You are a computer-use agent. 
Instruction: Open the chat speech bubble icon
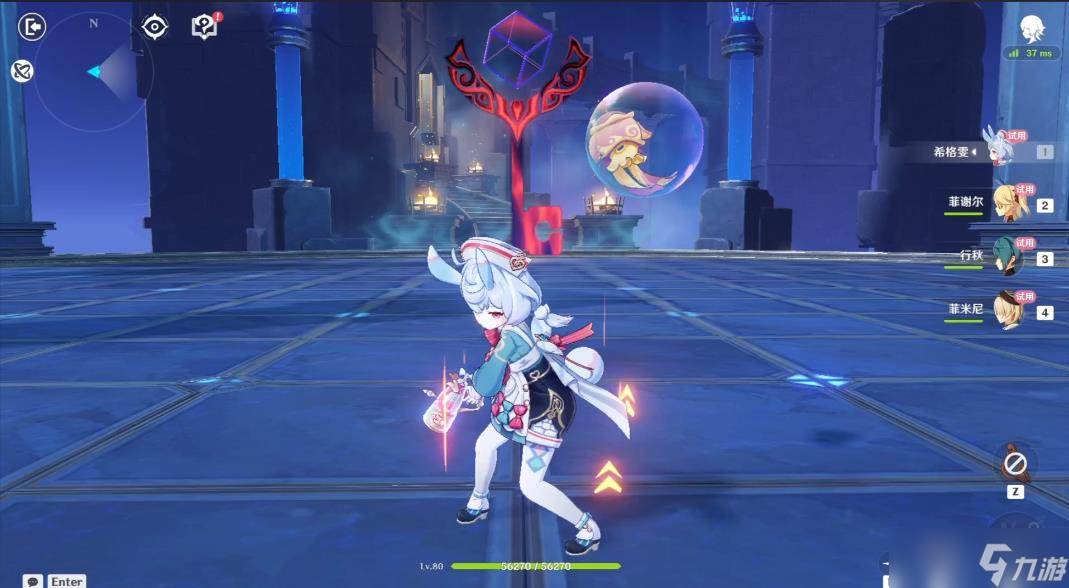pyautogui.click(x=33, y=581)
